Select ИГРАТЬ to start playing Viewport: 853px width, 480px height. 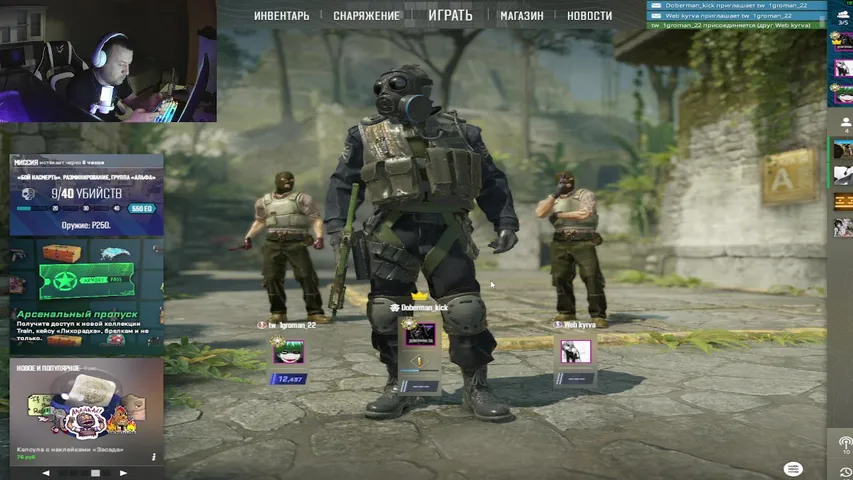[450, 15]
